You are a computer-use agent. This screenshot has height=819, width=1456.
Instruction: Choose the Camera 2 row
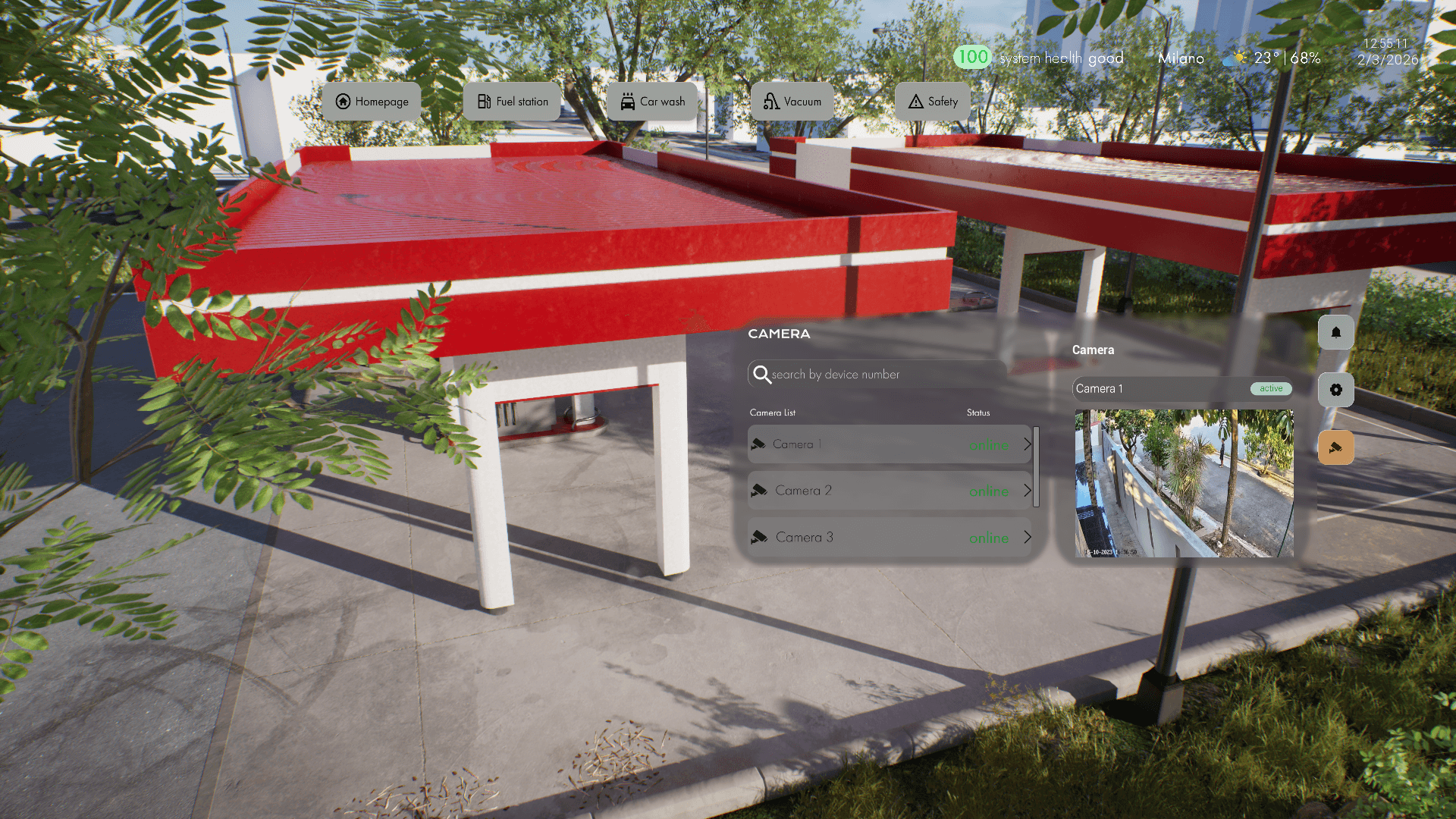887,491
